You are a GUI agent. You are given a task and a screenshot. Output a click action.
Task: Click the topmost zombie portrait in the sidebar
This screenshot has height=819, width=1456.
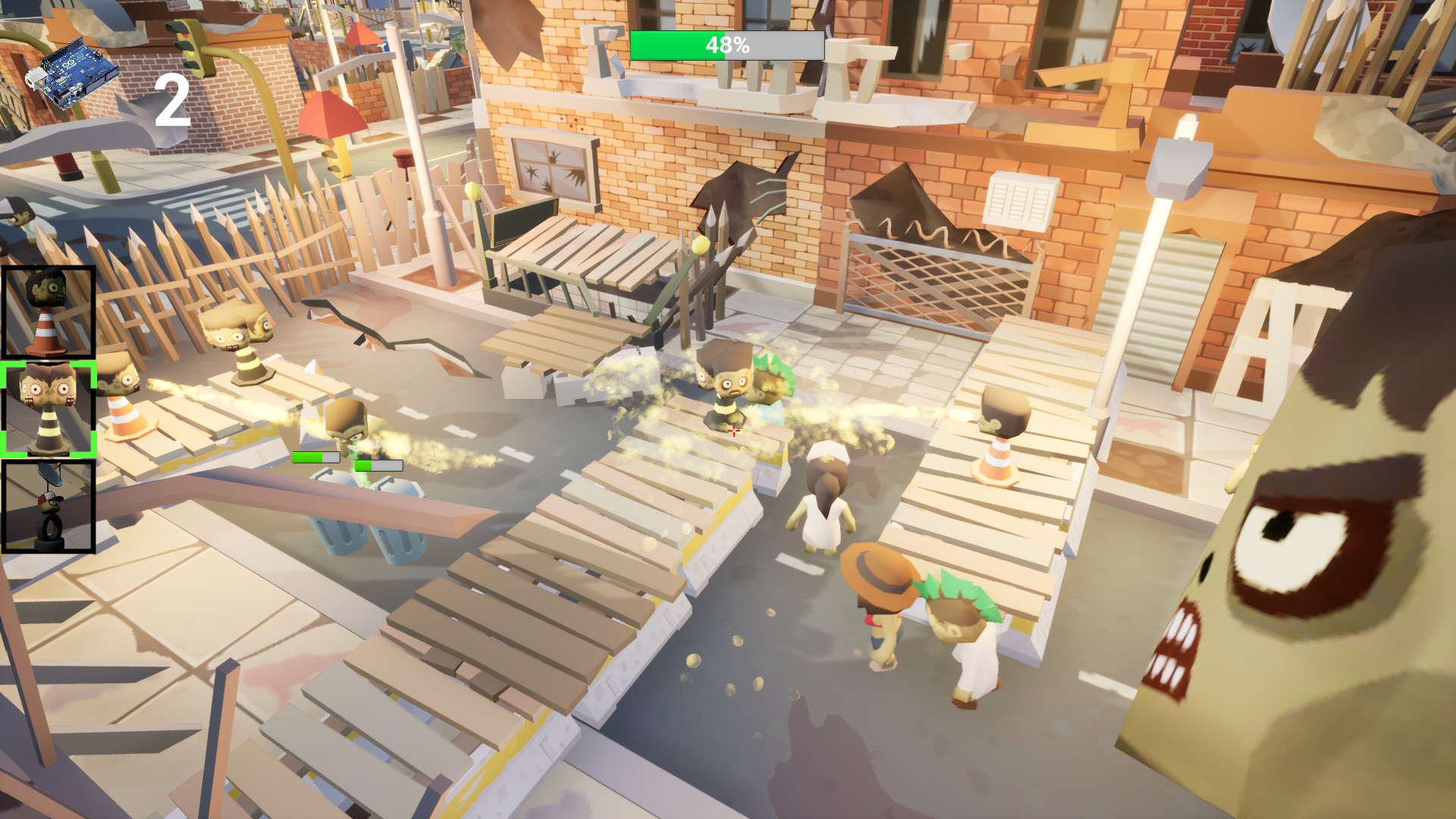49,311
